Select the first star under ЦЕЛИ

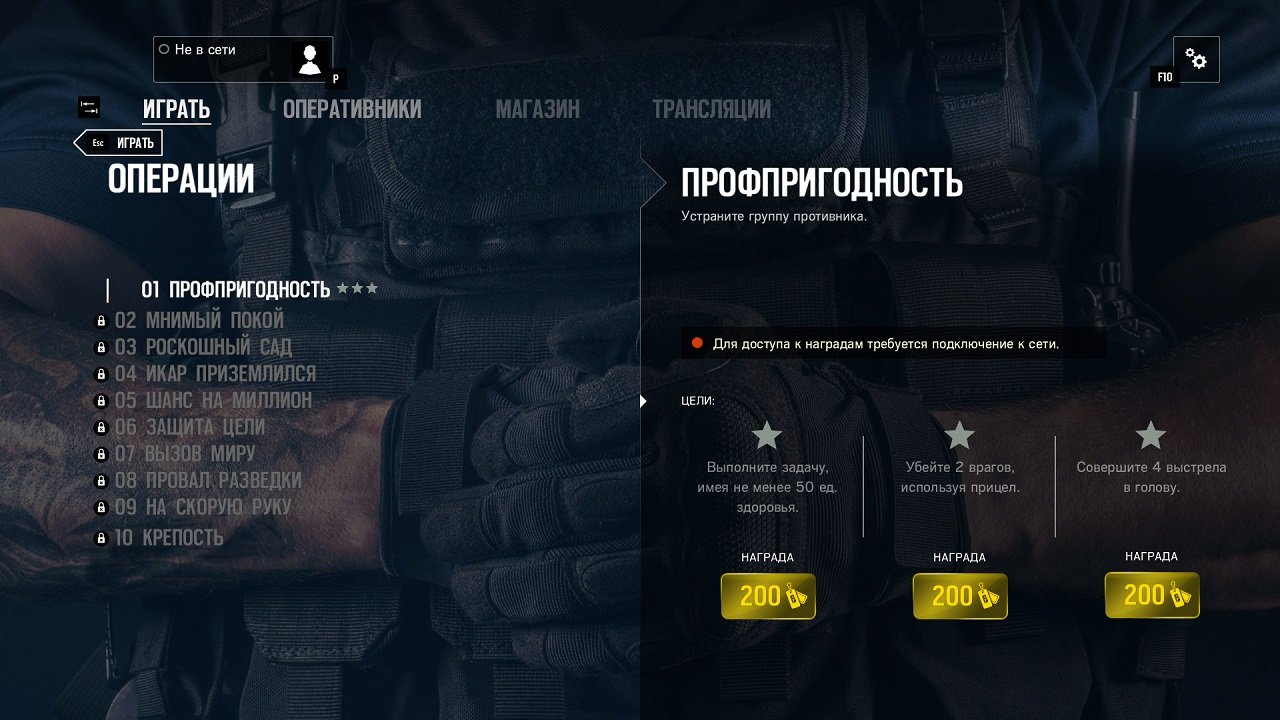pos(766,434)
